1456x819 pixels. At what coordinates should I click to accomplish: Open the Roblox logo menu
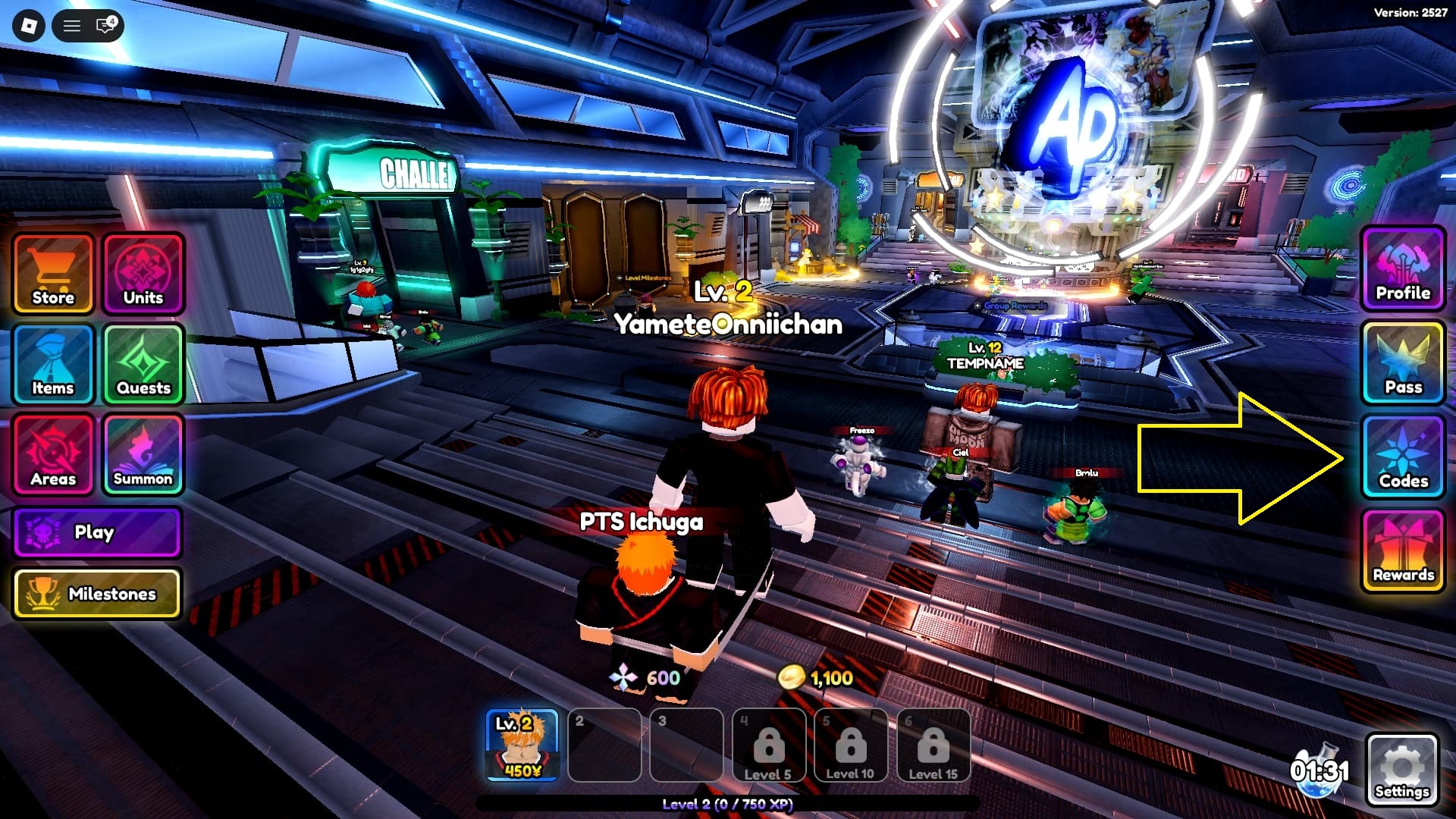pyautogui.click(x=30, y=26)
